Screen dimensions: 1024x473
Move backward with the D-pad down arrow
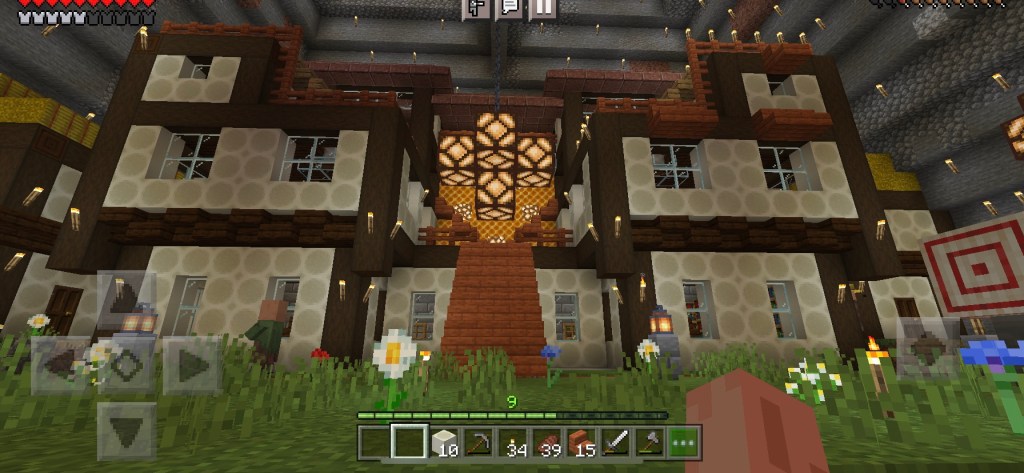coord(127,430)
